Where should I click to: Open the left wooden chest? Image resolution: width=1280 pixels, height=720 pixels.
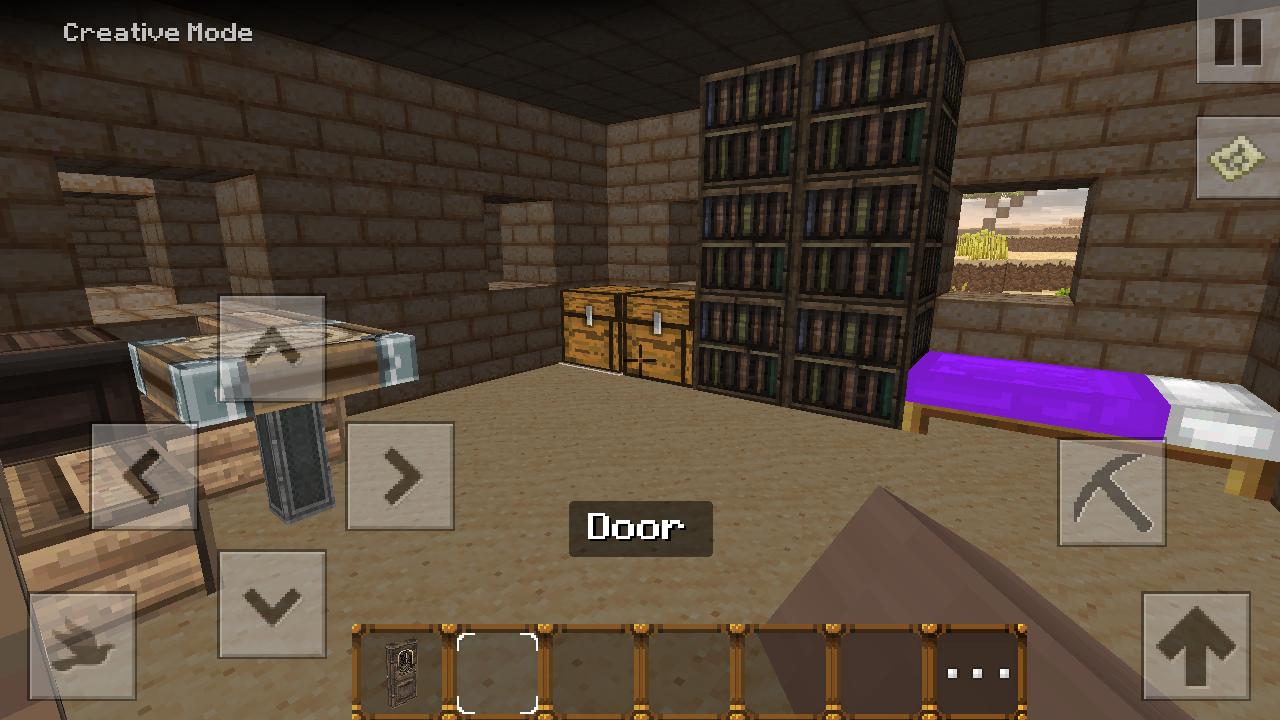(x=592, y=330)
